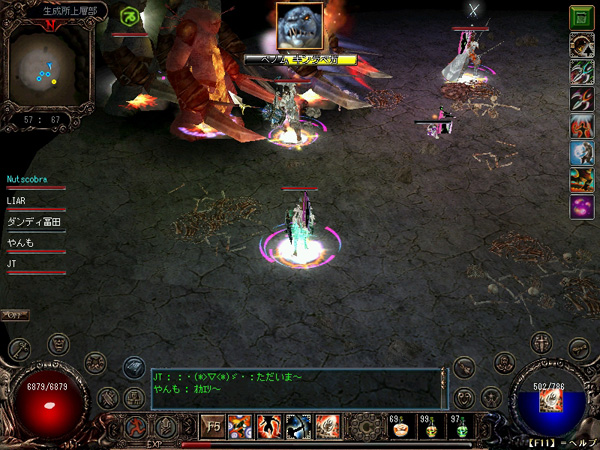The width and height of the screenshot is (600, 450).
Task: Click the boss portrait target frame
Action: [x=301, y=28]
